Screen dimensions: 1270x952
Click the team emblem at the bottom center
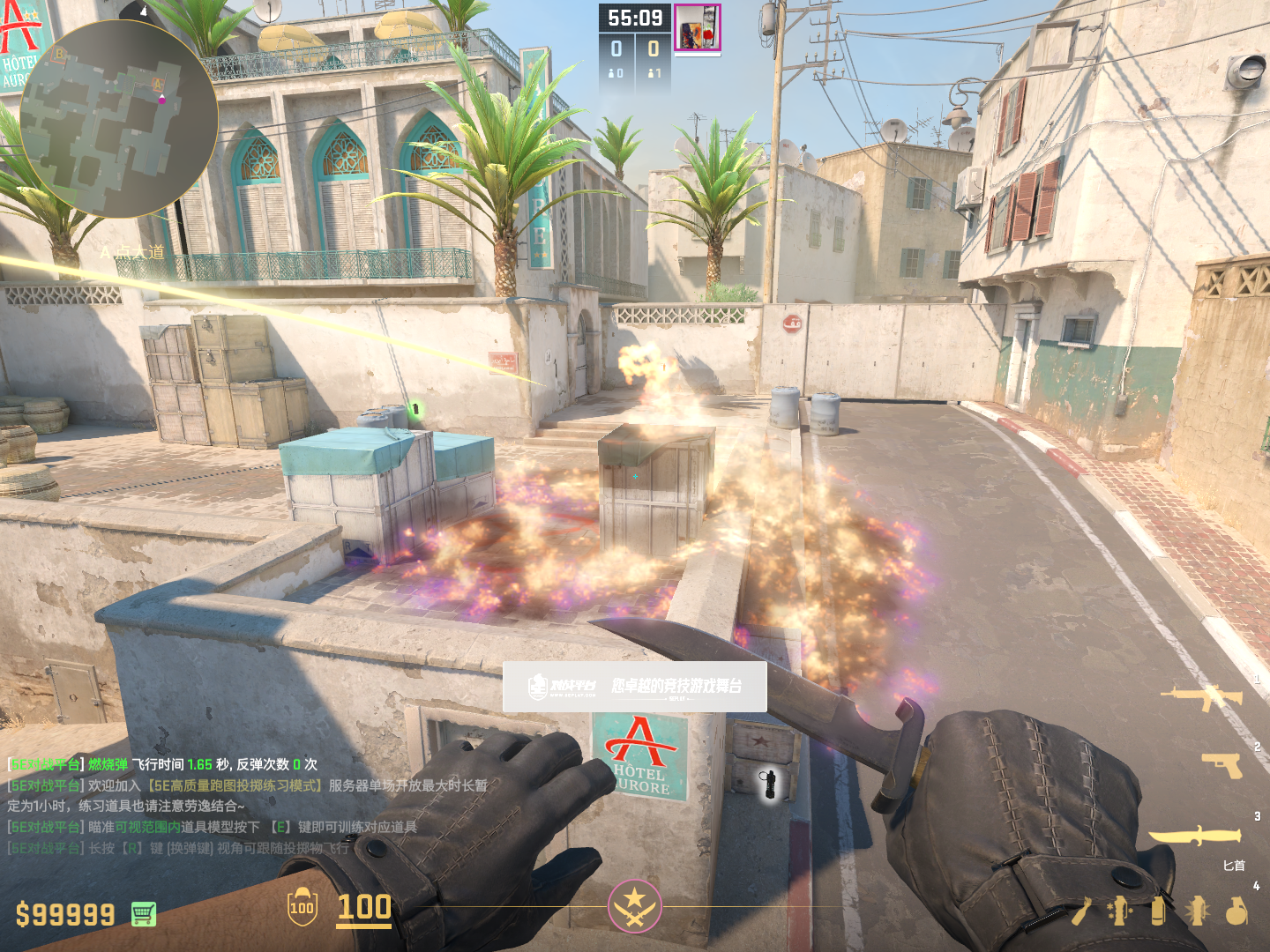tap(634, 906)
